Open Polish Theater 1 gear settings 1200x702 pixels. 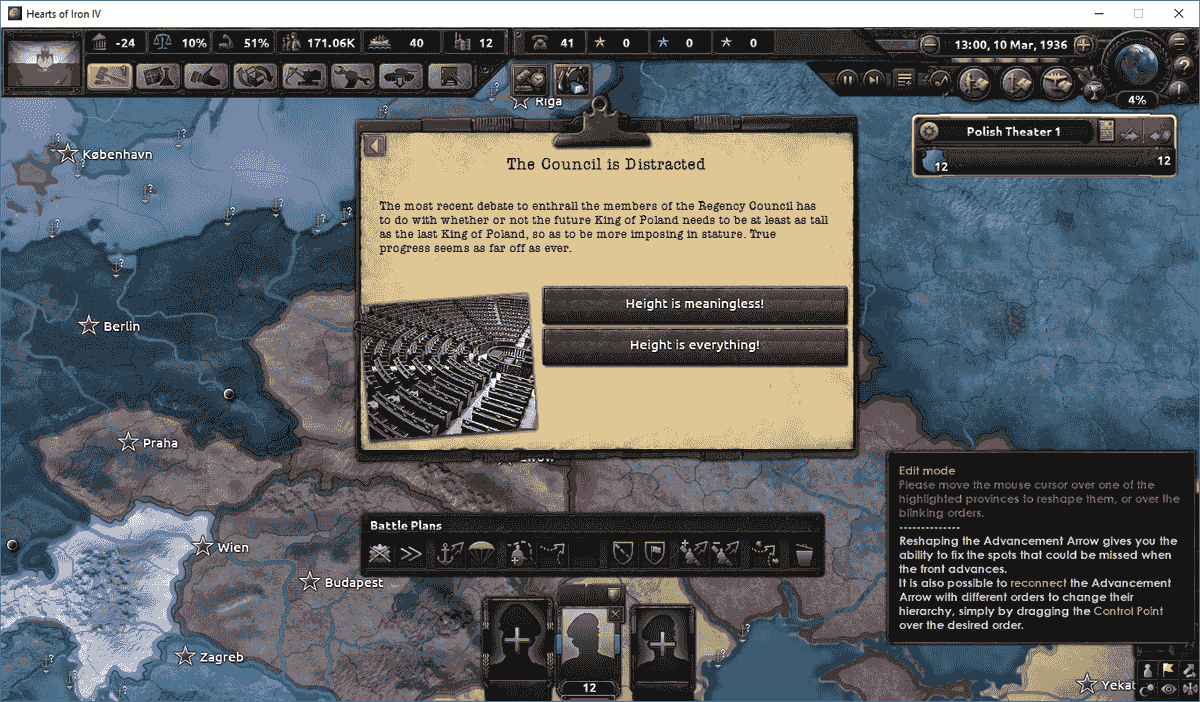click(x=929, y=131)
